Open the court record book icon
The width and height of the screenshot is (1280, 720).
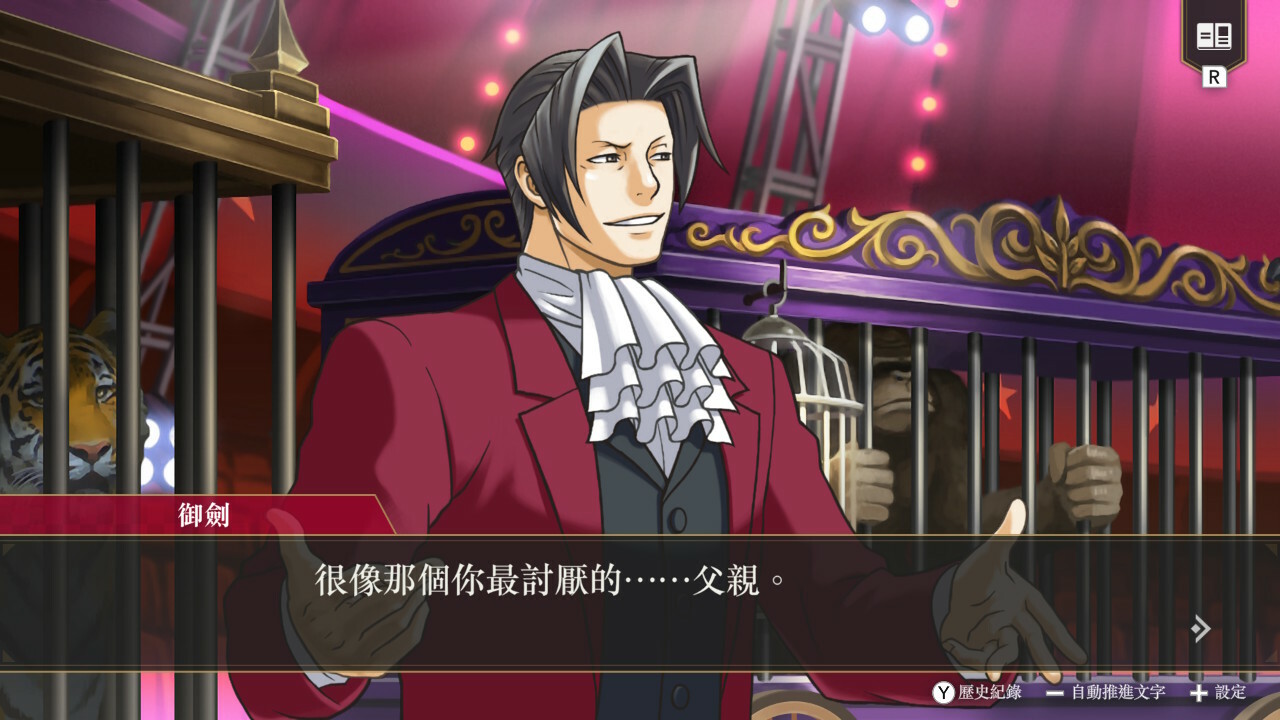[1214, 39]
